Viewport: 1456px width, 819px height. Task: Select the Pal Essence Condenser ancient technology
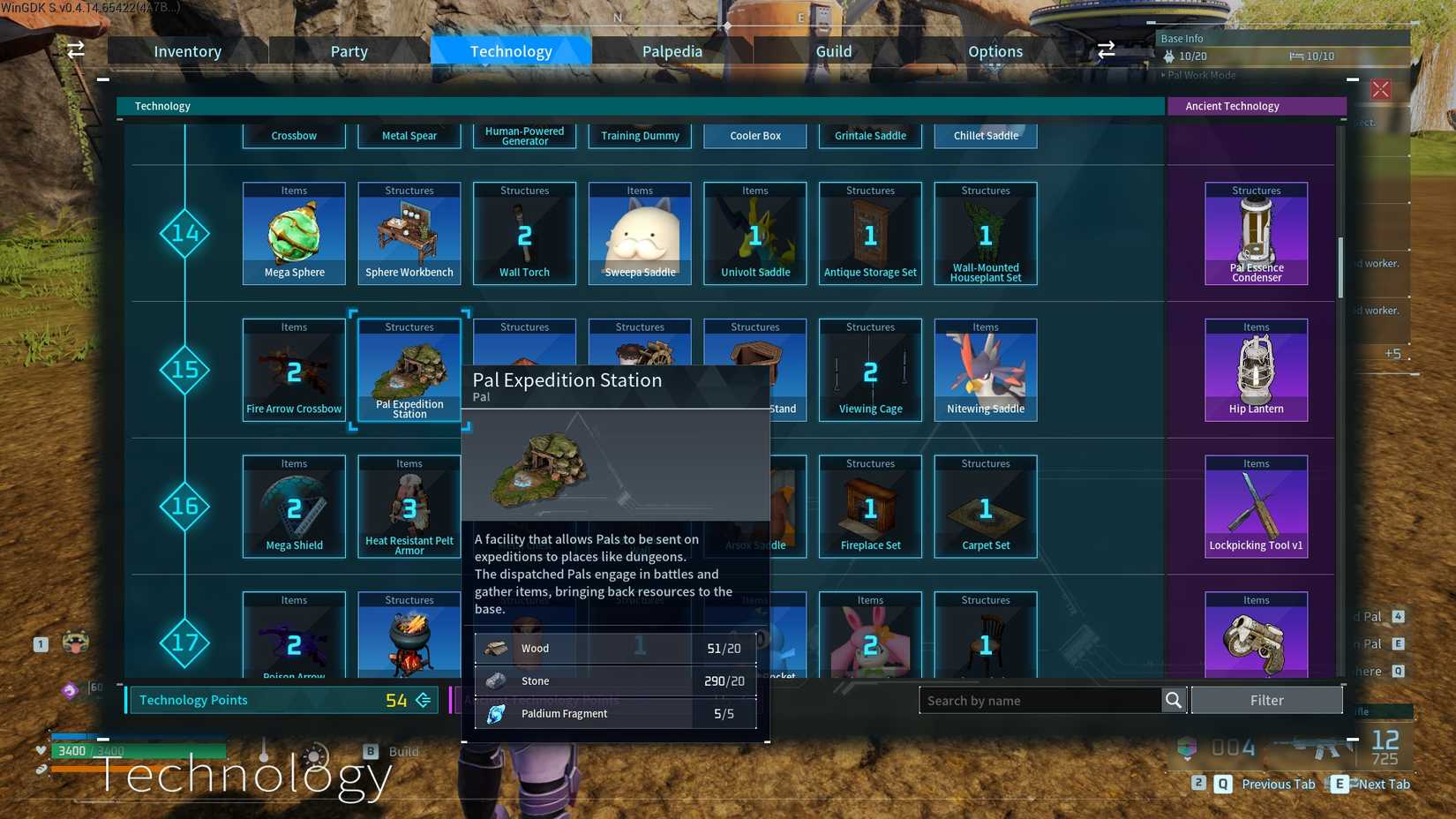(x=1256, y=232)
